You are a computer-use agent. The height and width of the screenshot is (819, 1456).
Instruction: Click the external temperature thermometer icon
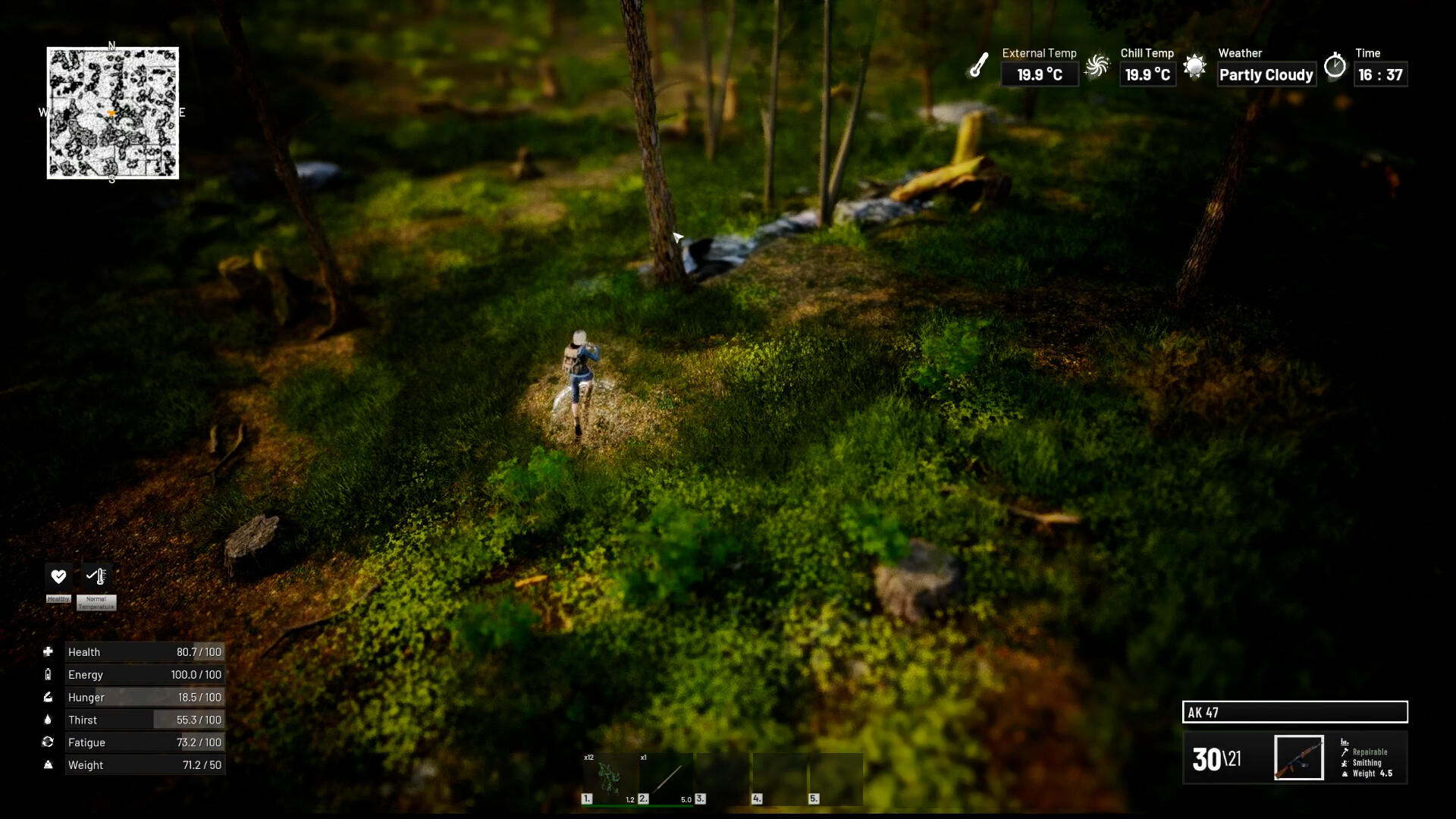pyautogui.click(x=979, y=65)
